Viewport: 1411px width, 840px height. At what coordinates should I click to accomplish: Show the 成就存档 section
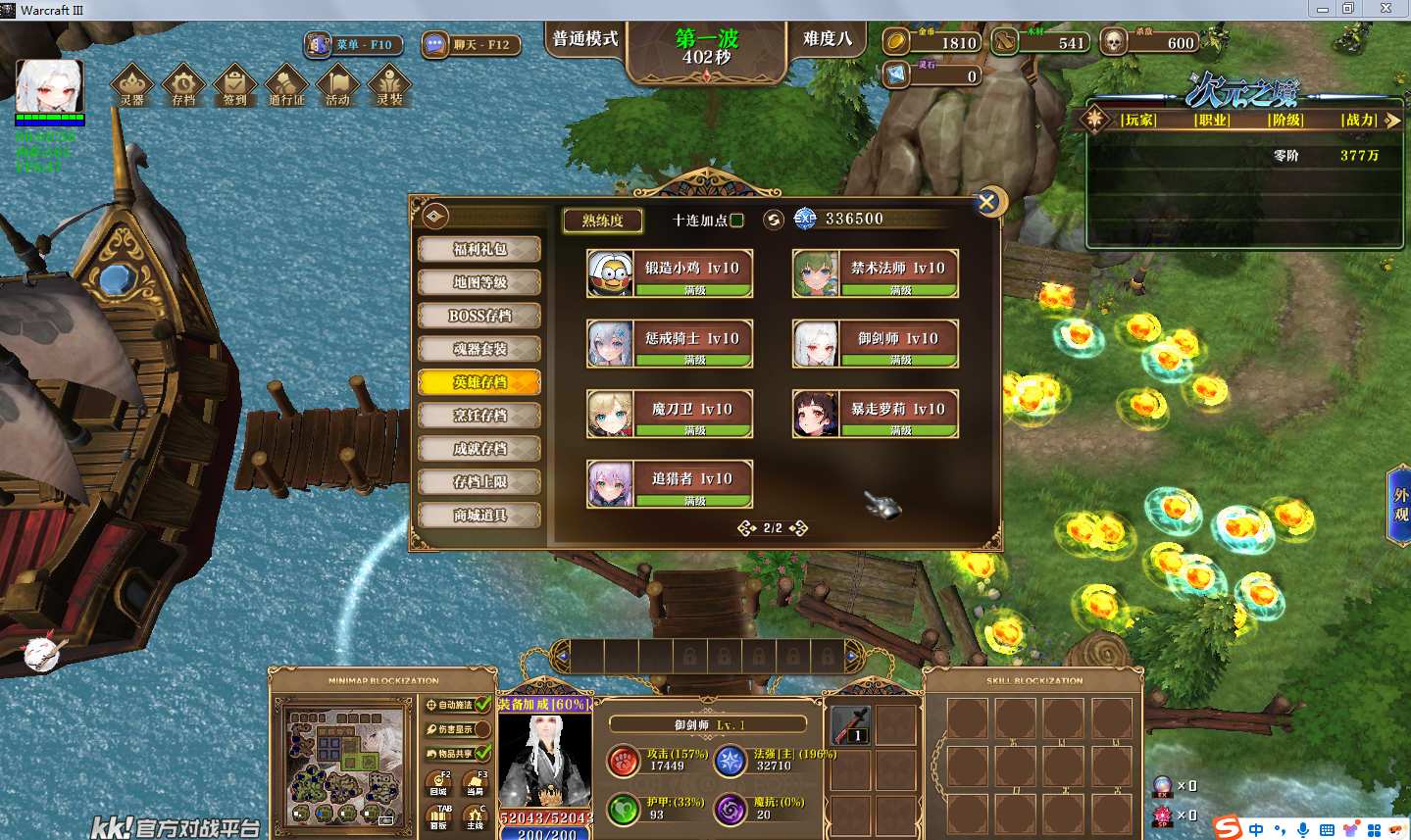pyautogui.click(x=479, y=449)
